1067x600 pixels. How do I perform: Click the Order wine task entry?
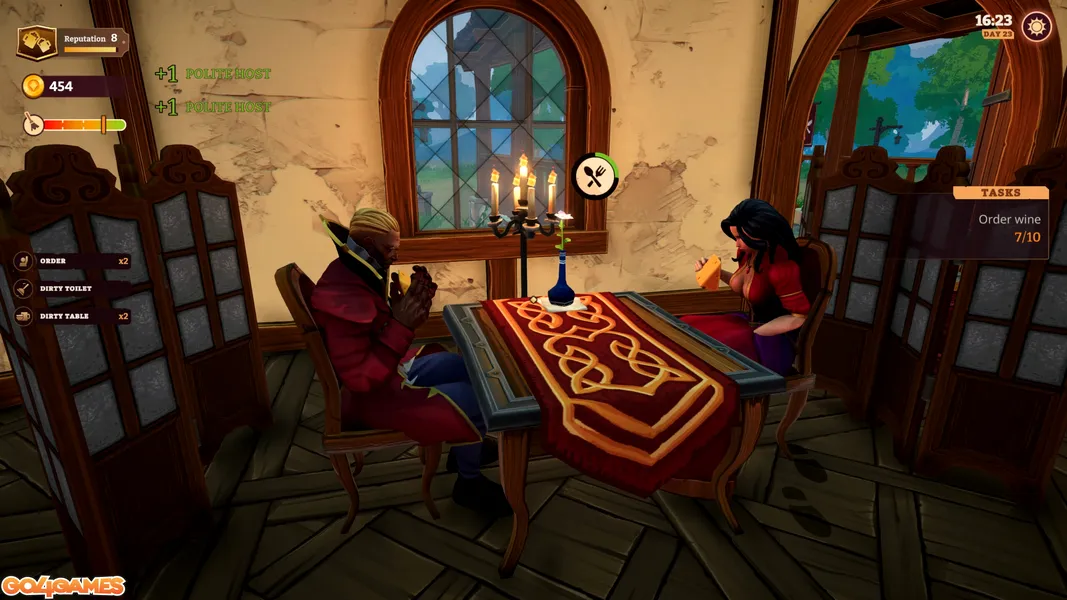point(1008,228)
